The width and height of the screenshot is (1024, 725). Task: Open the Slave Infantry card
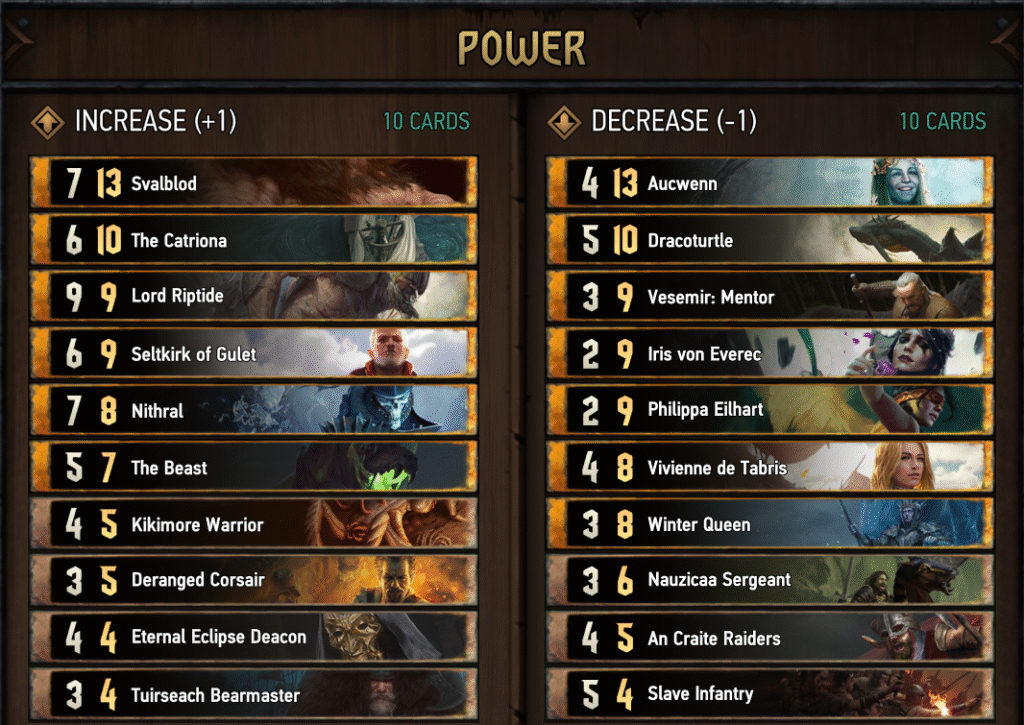(770, 694)
